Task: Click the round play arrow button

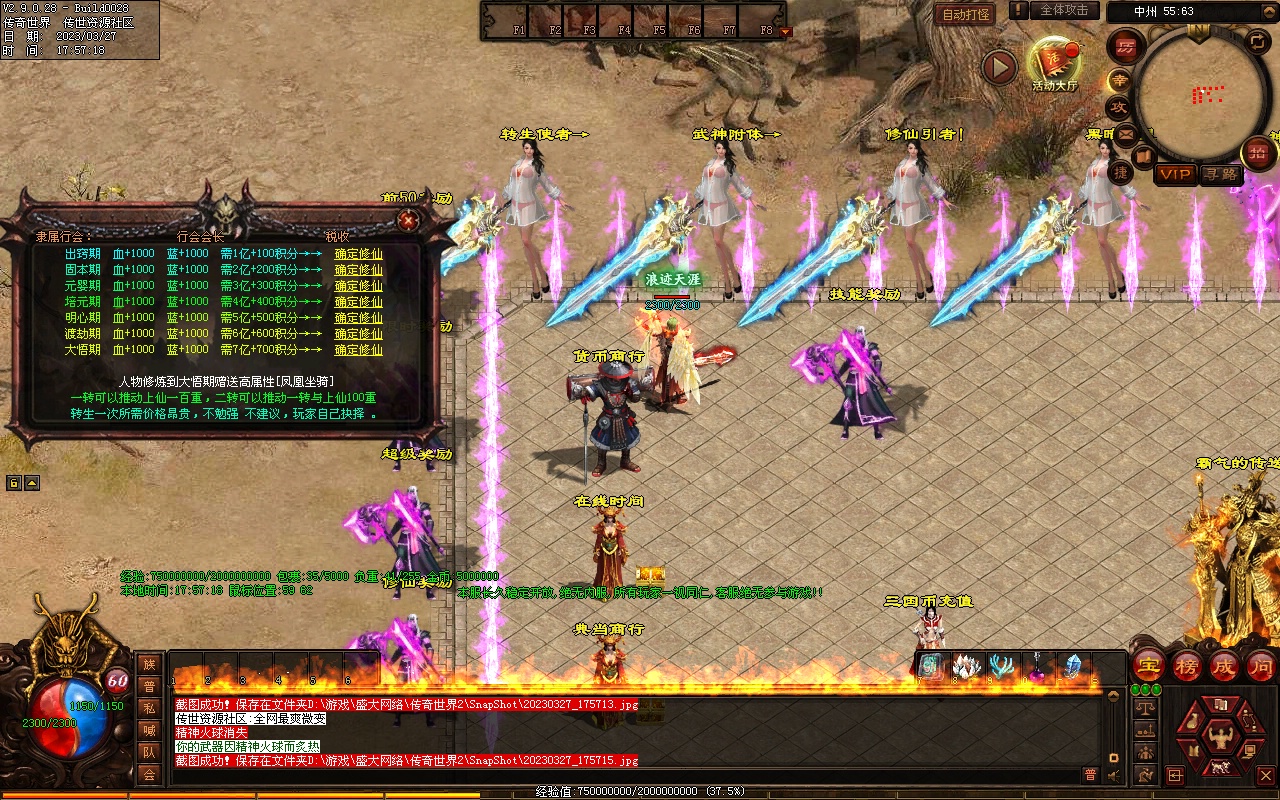Action: [x=998, y=67]
